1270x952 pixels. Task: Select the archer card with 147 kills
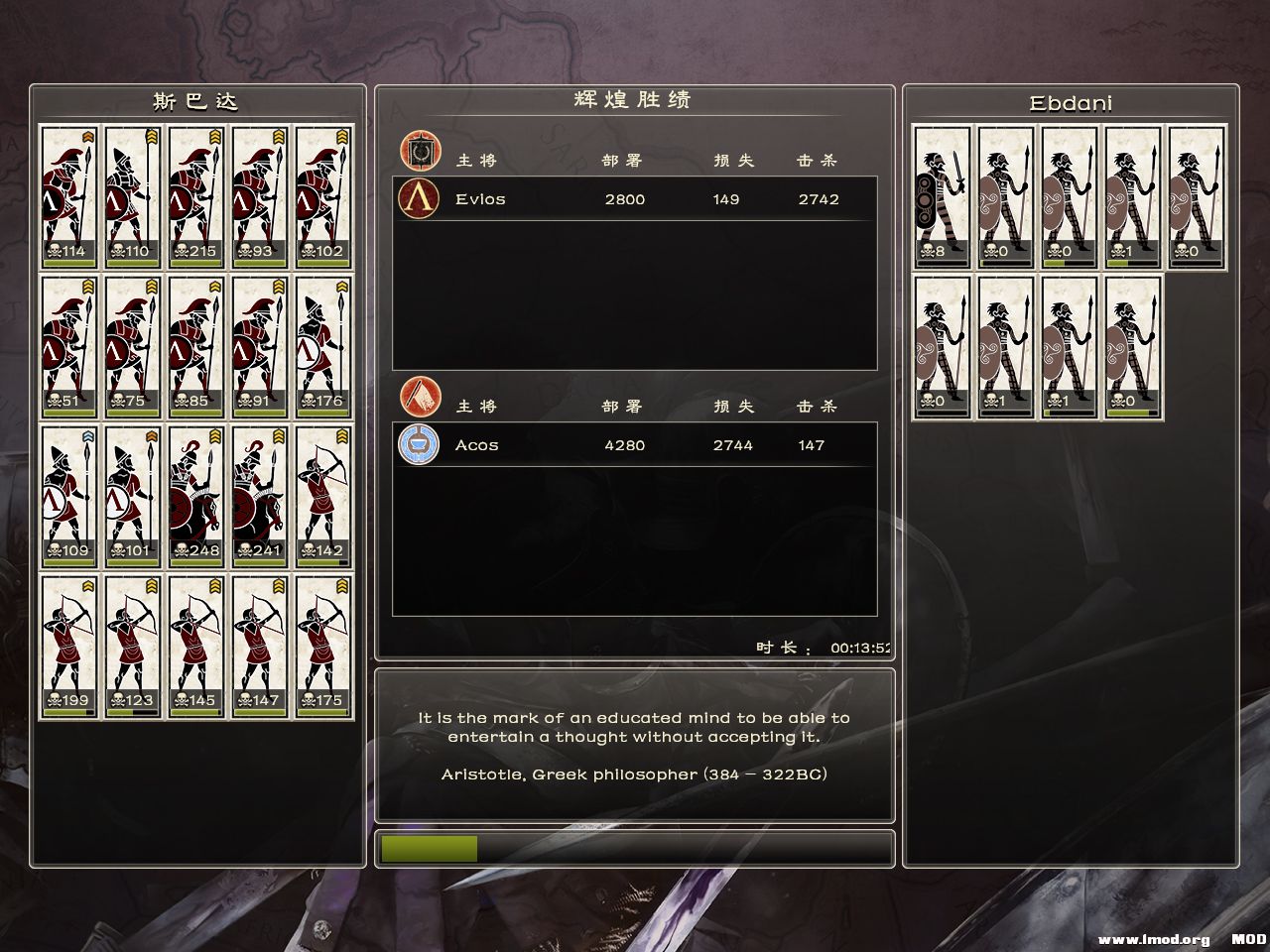(x=260, y=647)
